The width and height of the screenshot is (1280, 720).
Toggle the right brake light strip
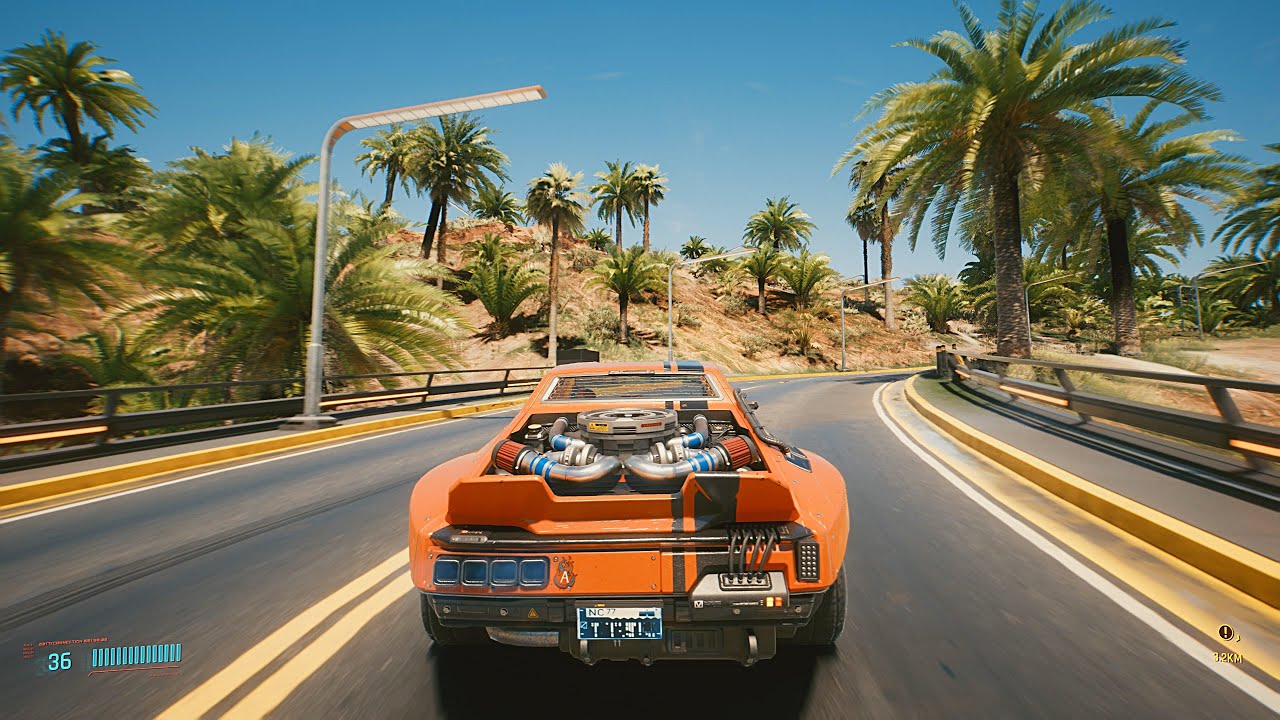[806, 562]
